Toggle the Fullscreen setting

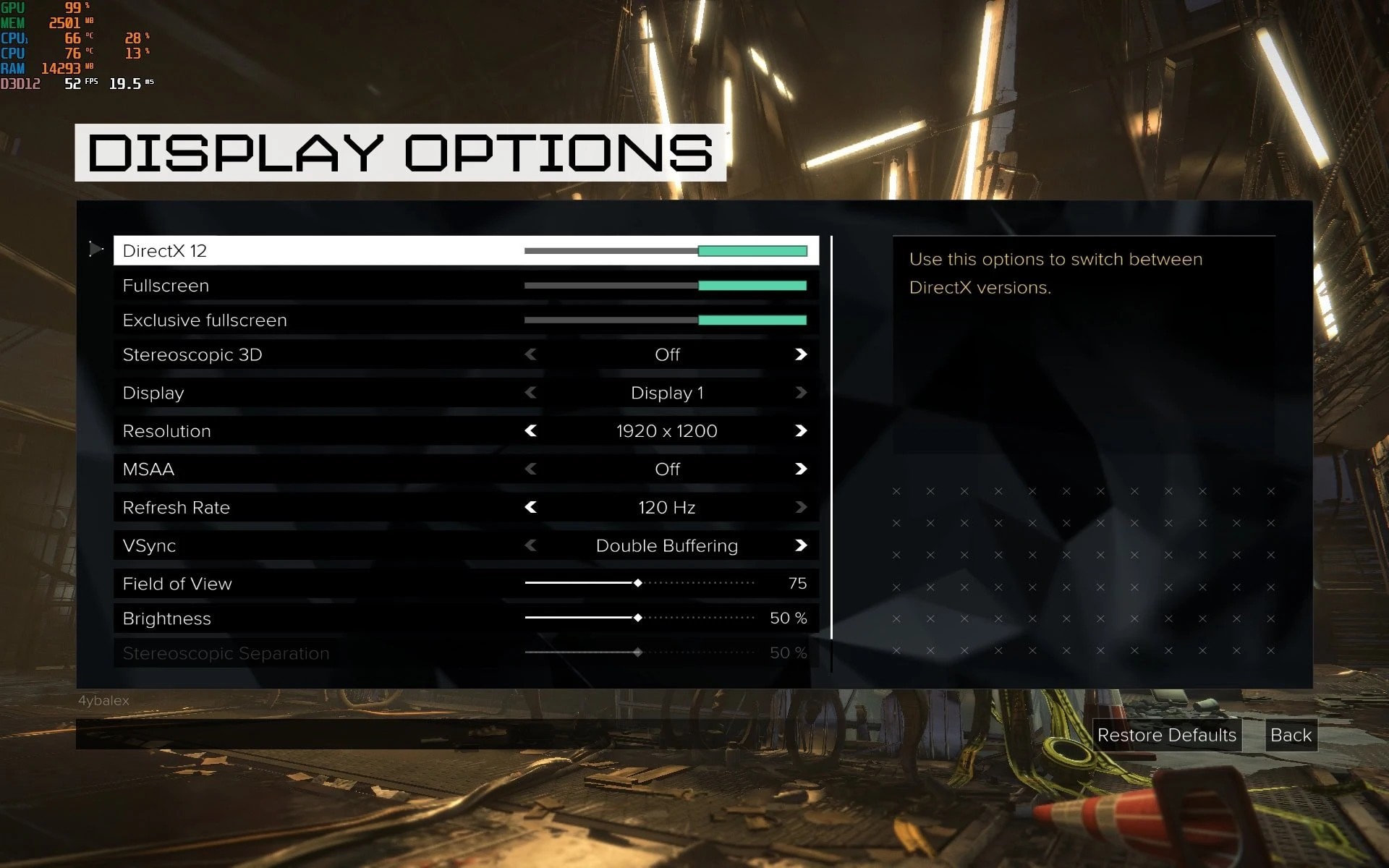(752, 286)
